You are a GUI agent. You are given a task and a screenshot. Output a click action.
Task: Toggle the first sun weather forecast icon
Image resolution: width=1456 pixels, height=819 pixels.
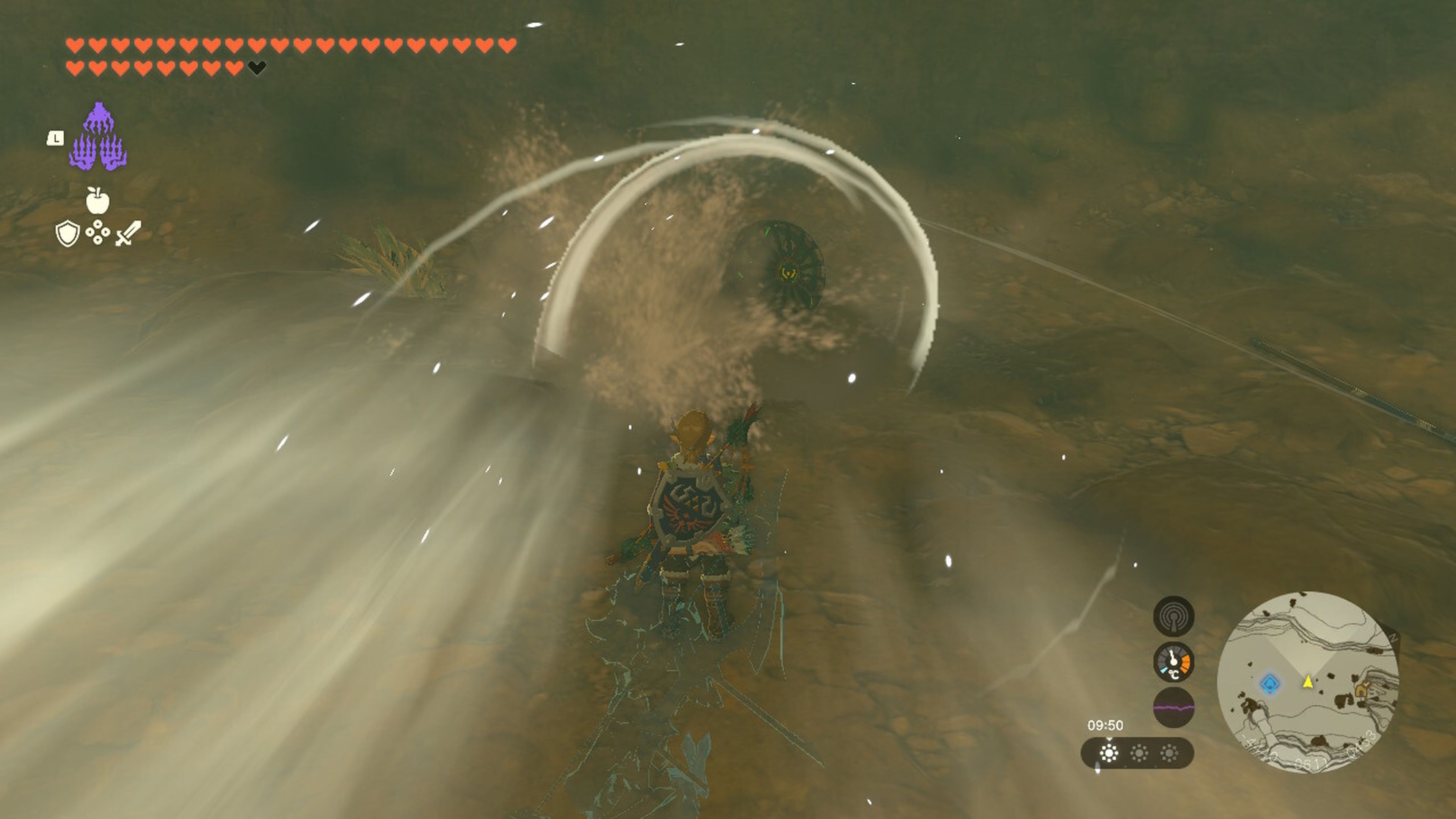(1109, 752)
